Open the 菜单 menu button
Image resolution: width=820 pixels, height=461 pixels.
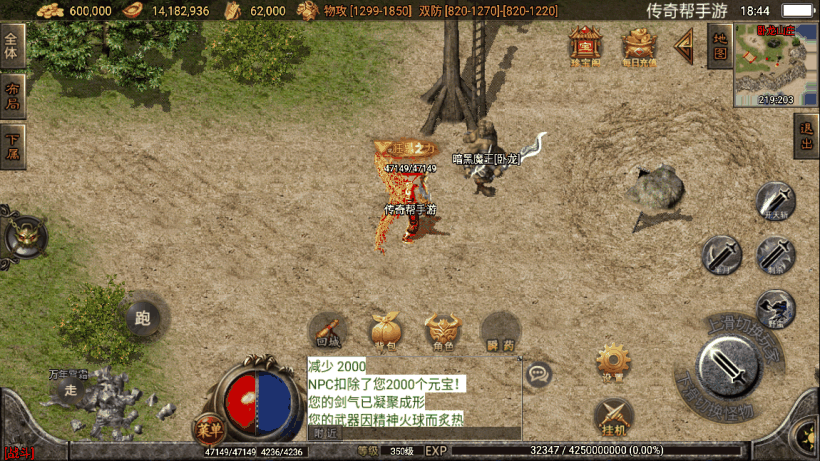pos(207,429)
